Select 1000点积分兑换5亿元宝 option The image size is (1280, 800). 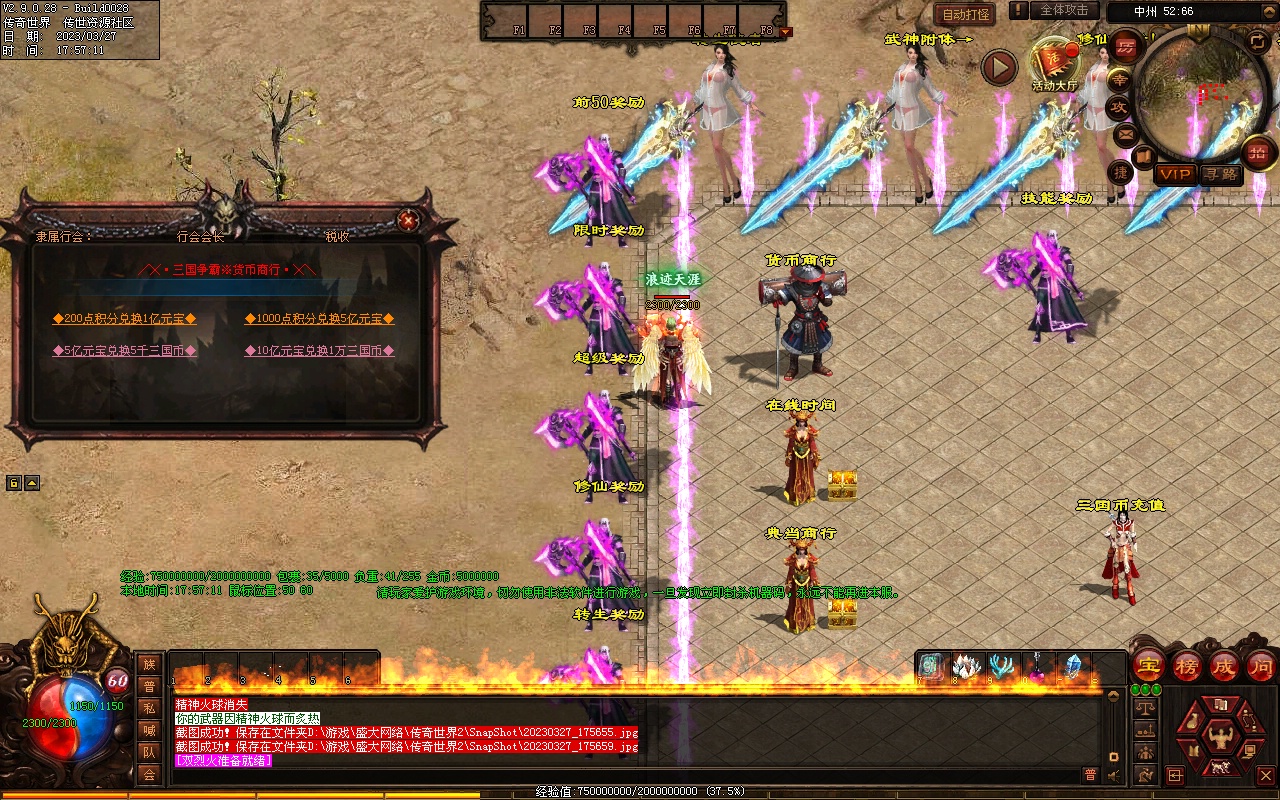(x=319, y=319)
